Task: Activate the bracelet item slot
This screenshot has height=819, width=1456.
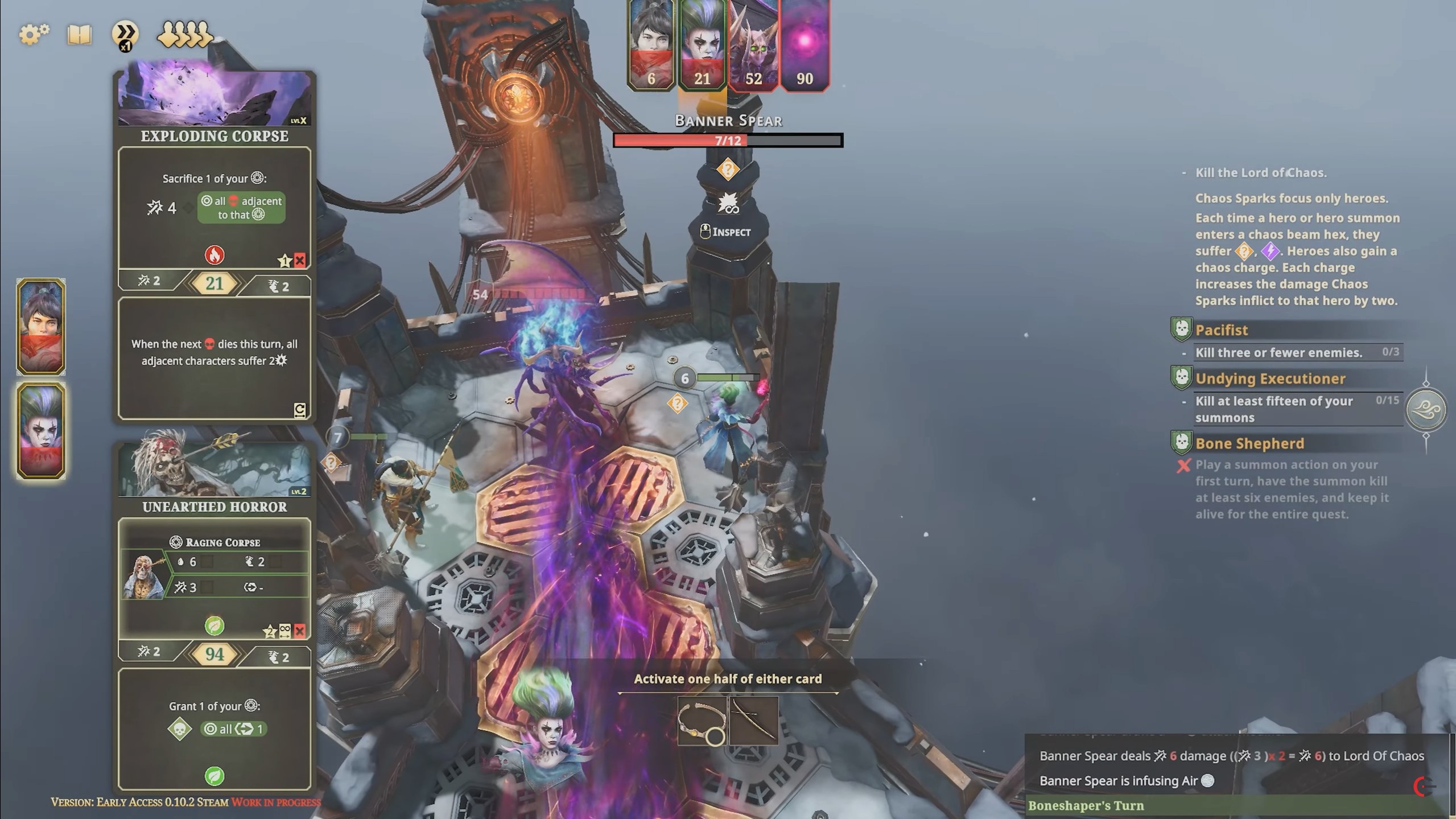Action: pos(702,721)
